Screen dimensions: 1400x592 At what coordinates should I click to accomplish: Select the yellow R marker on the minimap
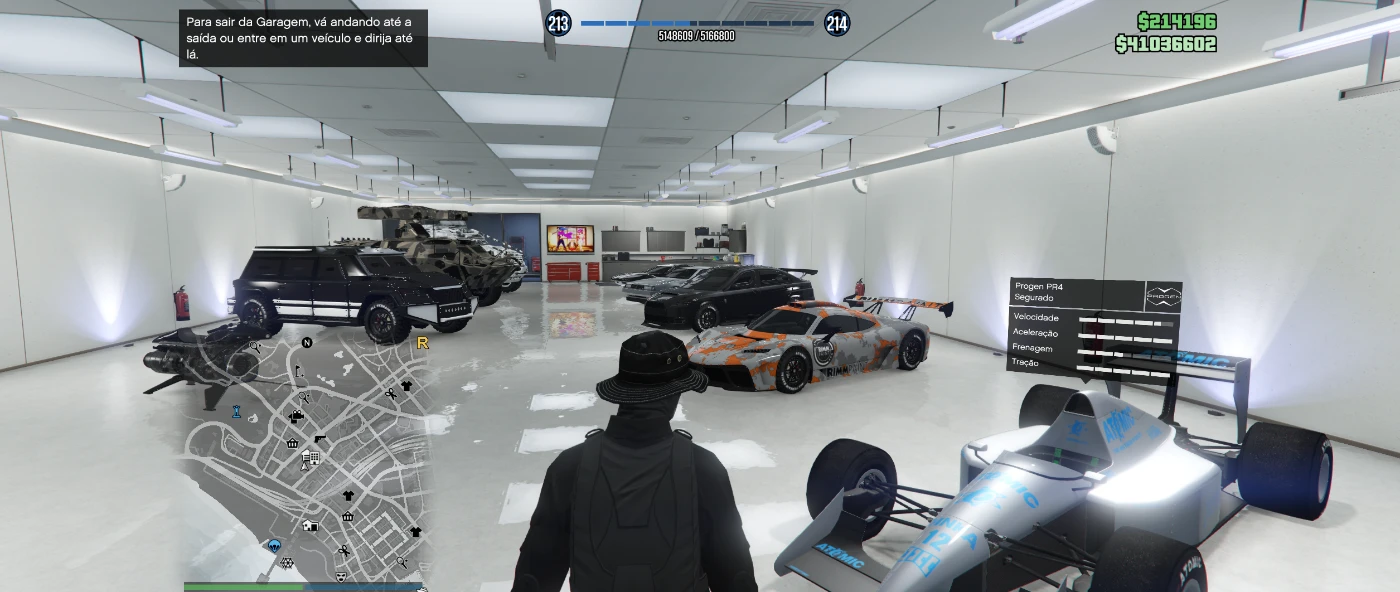click(x=422, y=343)
